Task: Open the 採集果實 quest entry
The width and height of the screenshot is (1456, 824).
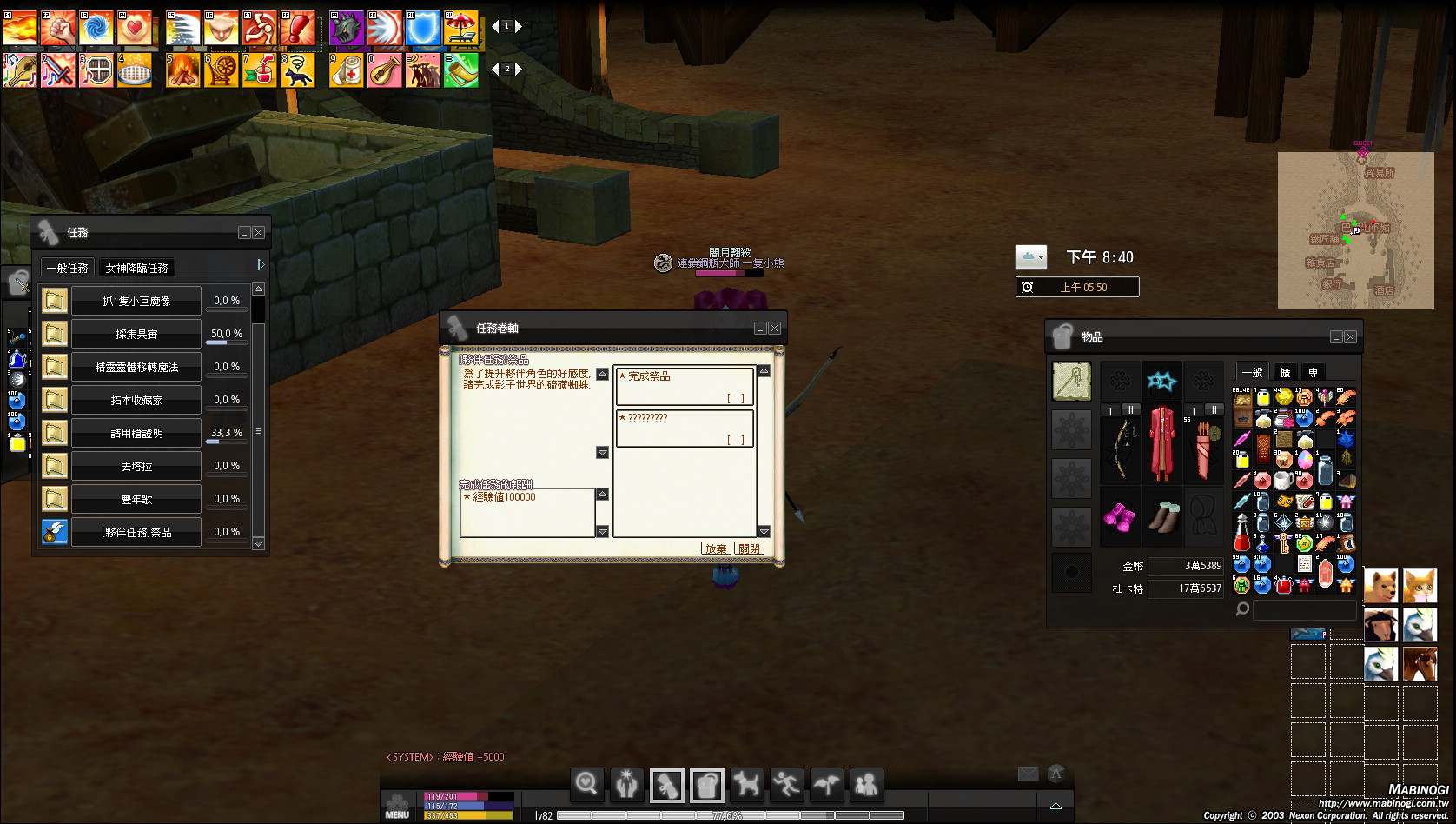Action: click(136, 334)
